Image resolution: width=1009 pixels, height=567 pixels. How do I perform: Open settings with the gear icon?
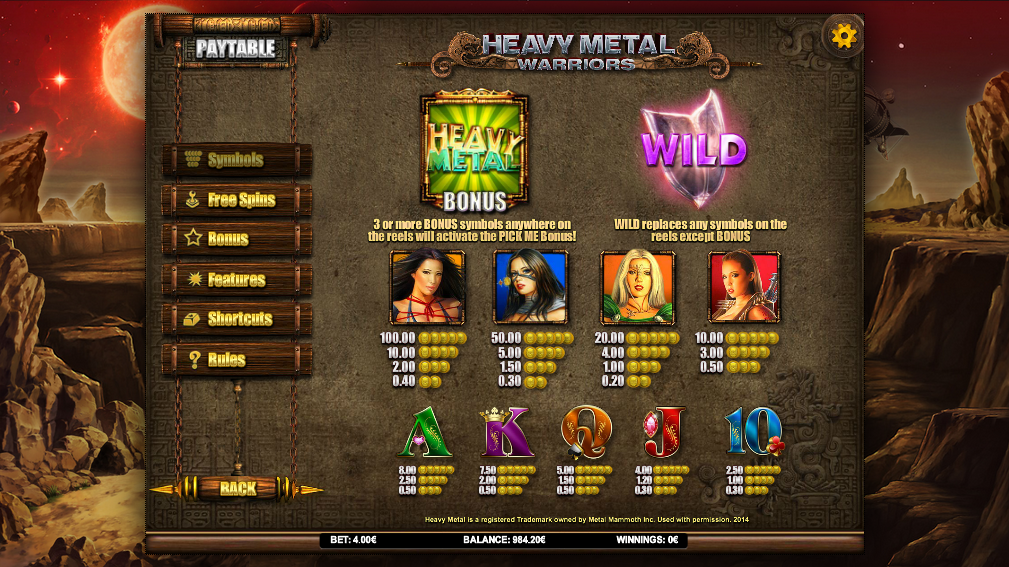844,37
